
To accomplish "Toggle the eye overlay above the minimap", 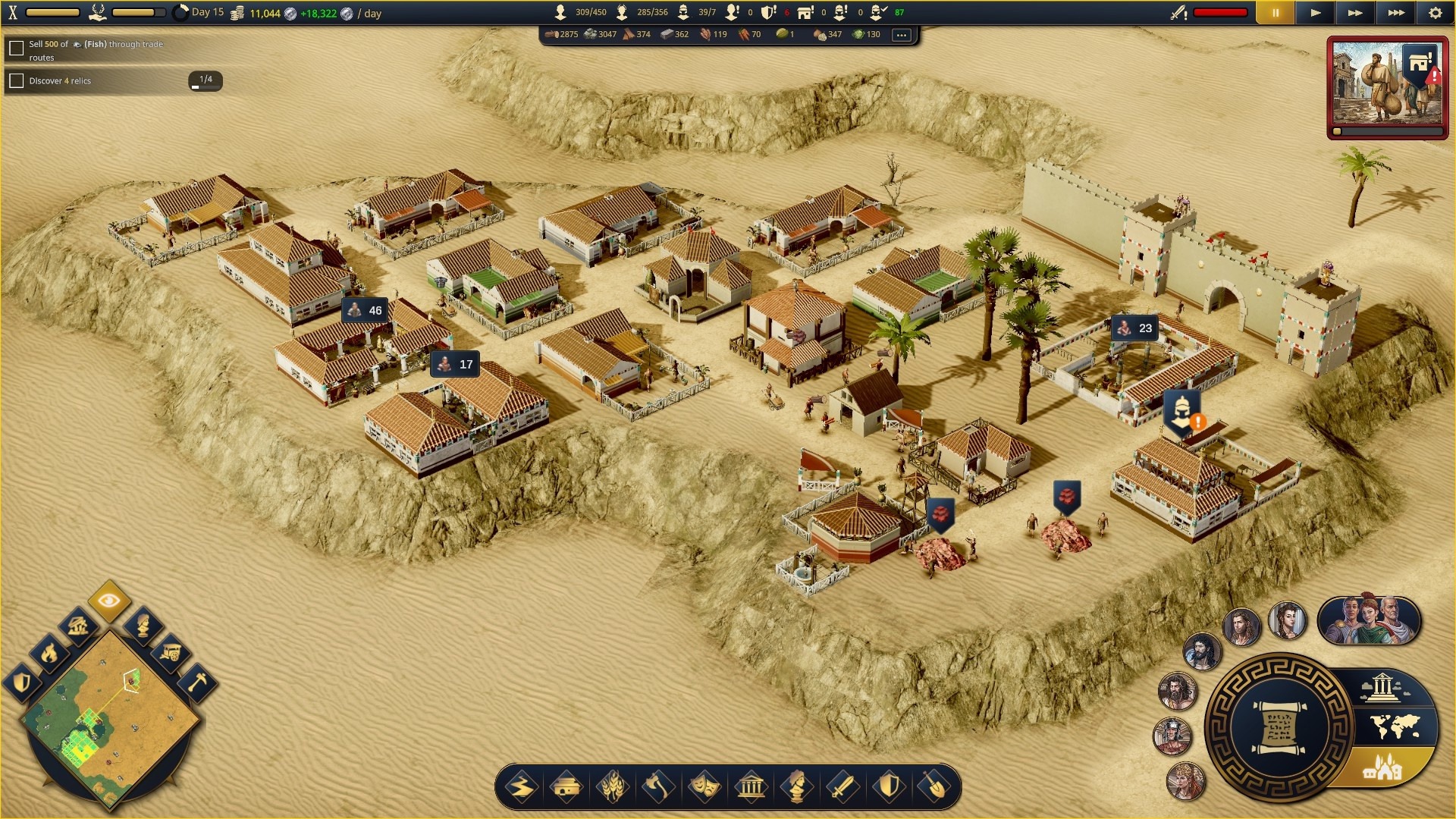I will click(109, 601).
